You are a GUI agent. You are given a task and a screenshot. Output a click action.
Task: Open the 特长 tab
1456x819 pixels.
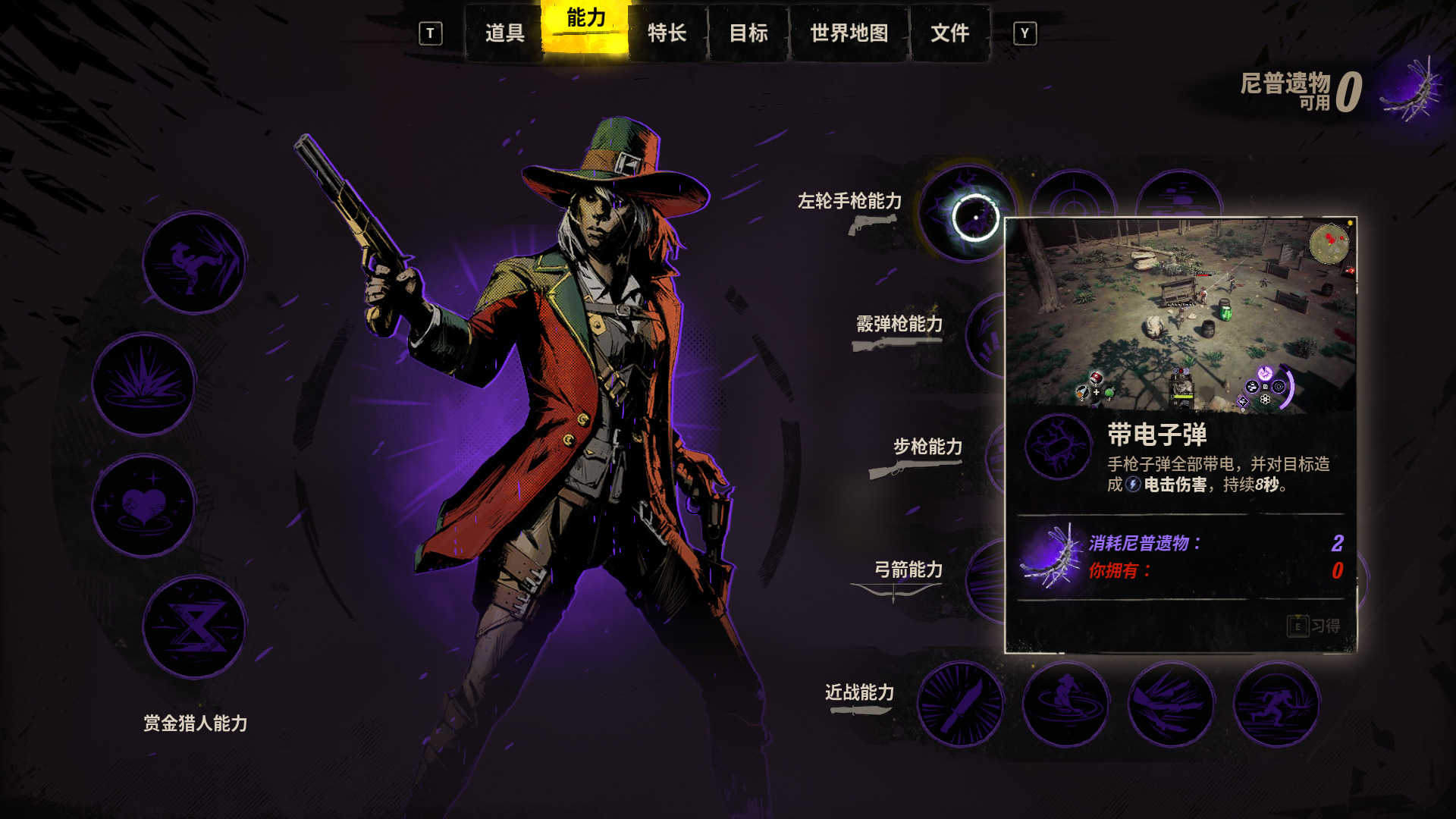pyautogui.click(x=667, y=33)
